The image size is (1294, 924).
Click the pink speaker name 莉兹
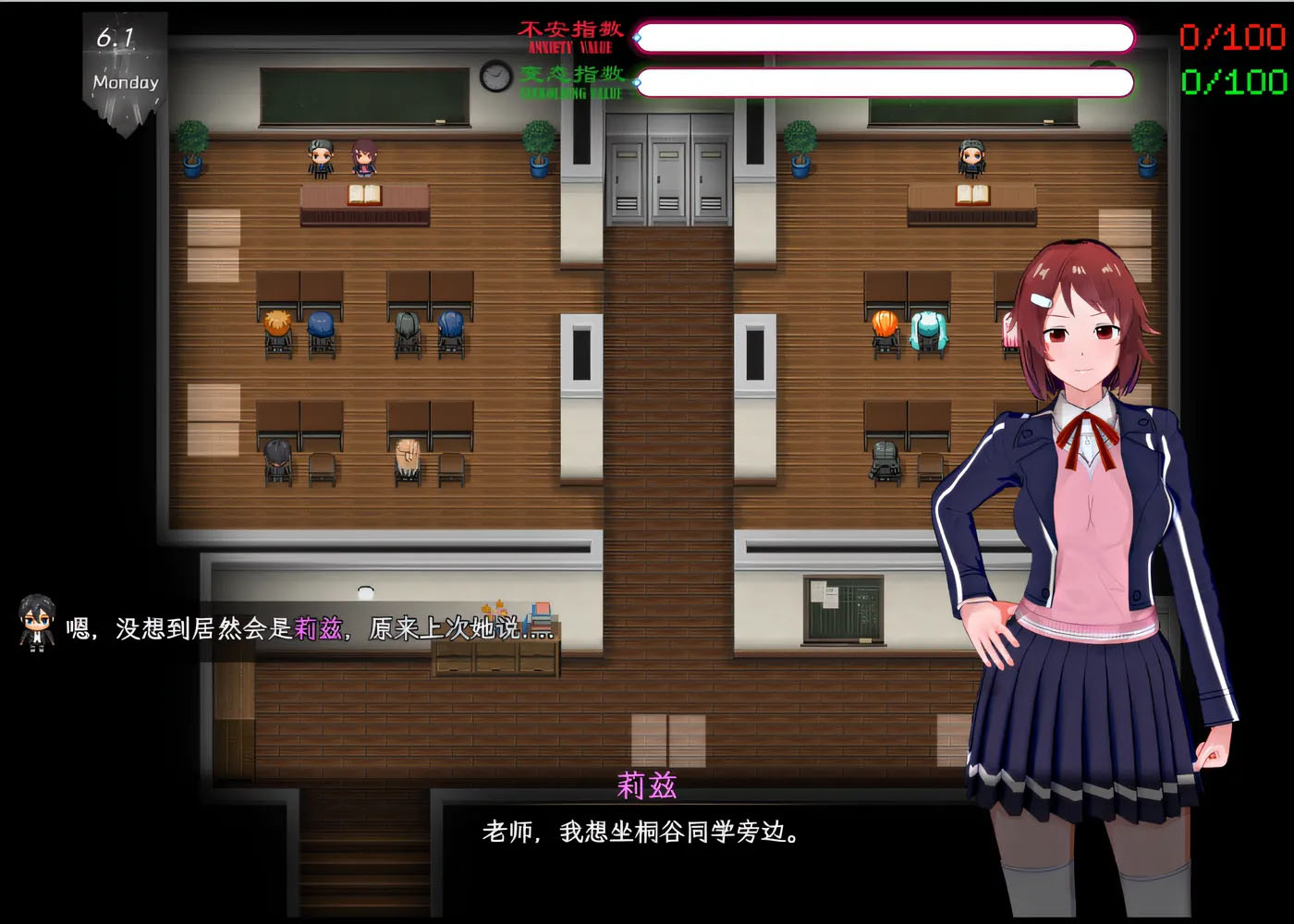(647, 785)
